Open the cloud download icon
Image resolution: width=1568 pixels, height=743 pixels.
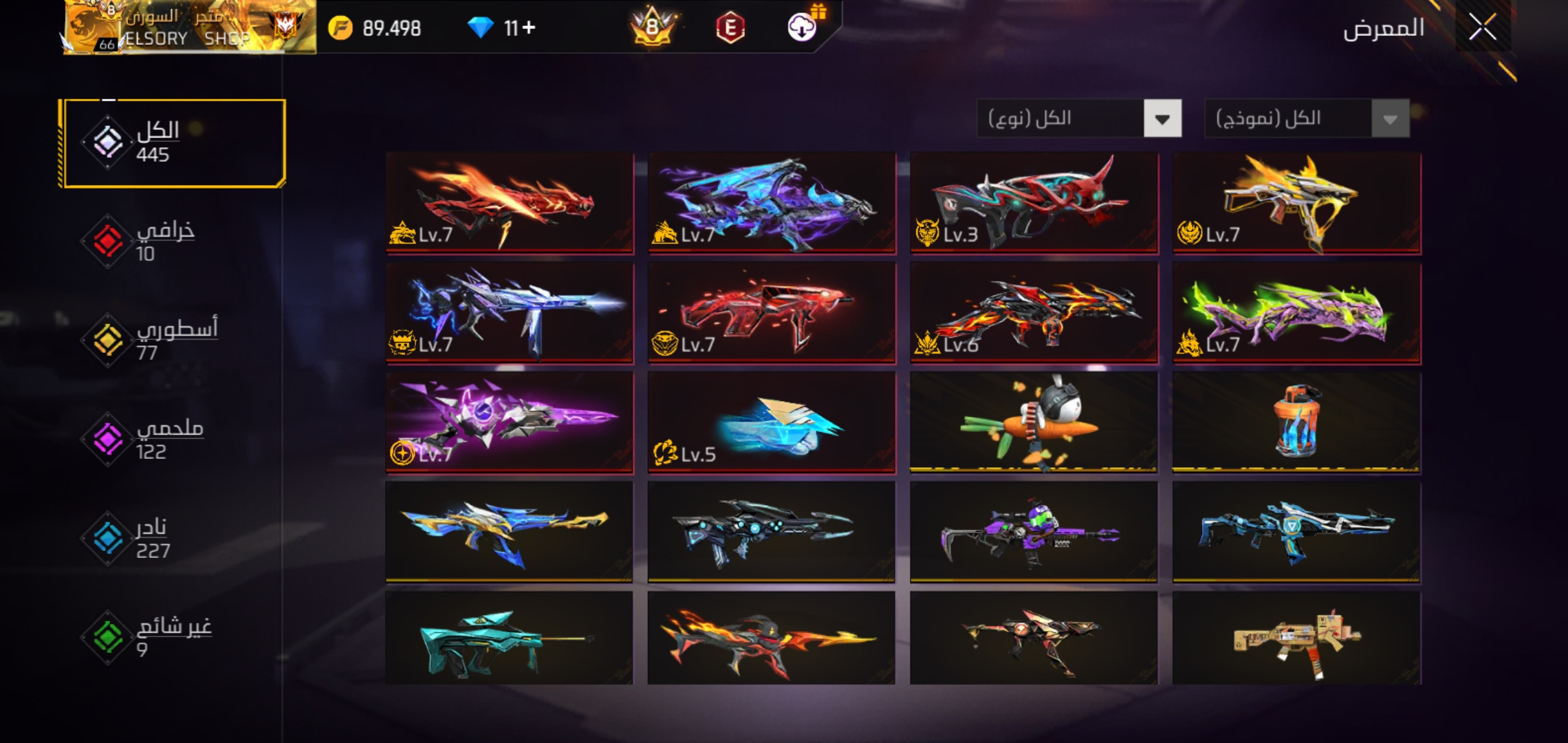[801, 28]
